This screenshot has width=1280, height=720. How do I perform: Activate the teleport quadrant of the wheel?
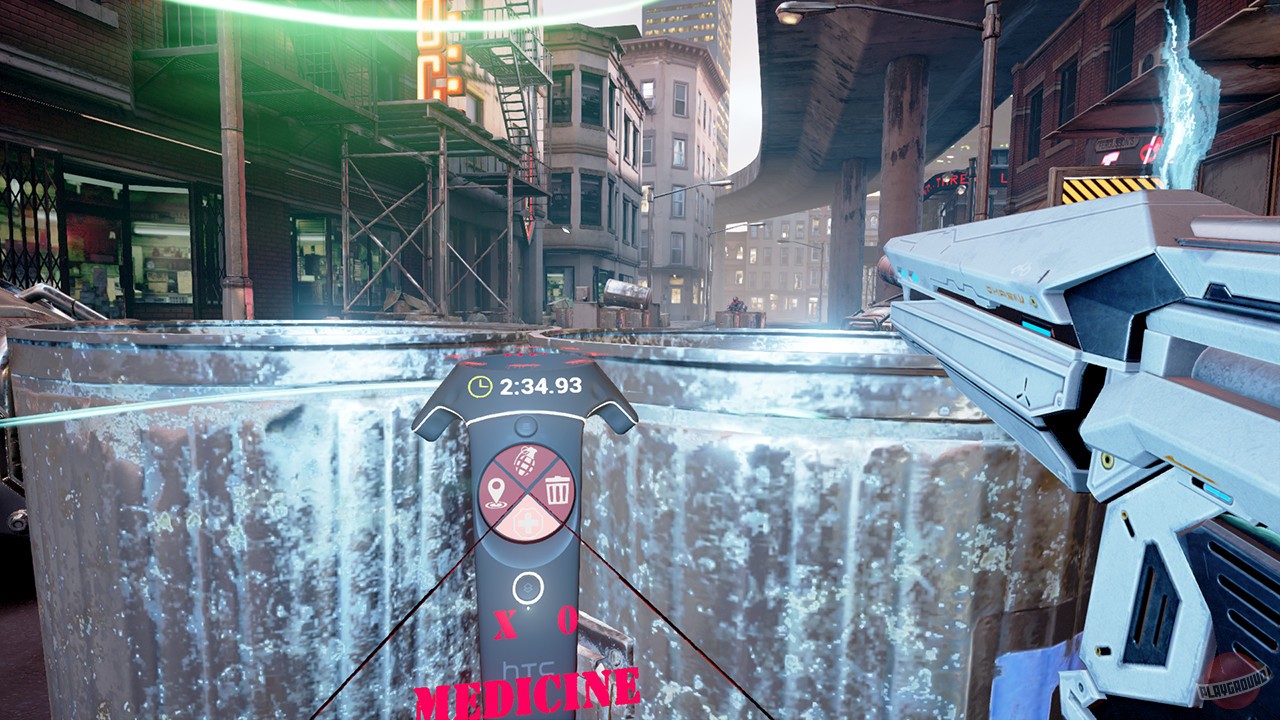(x=496, y=489)
